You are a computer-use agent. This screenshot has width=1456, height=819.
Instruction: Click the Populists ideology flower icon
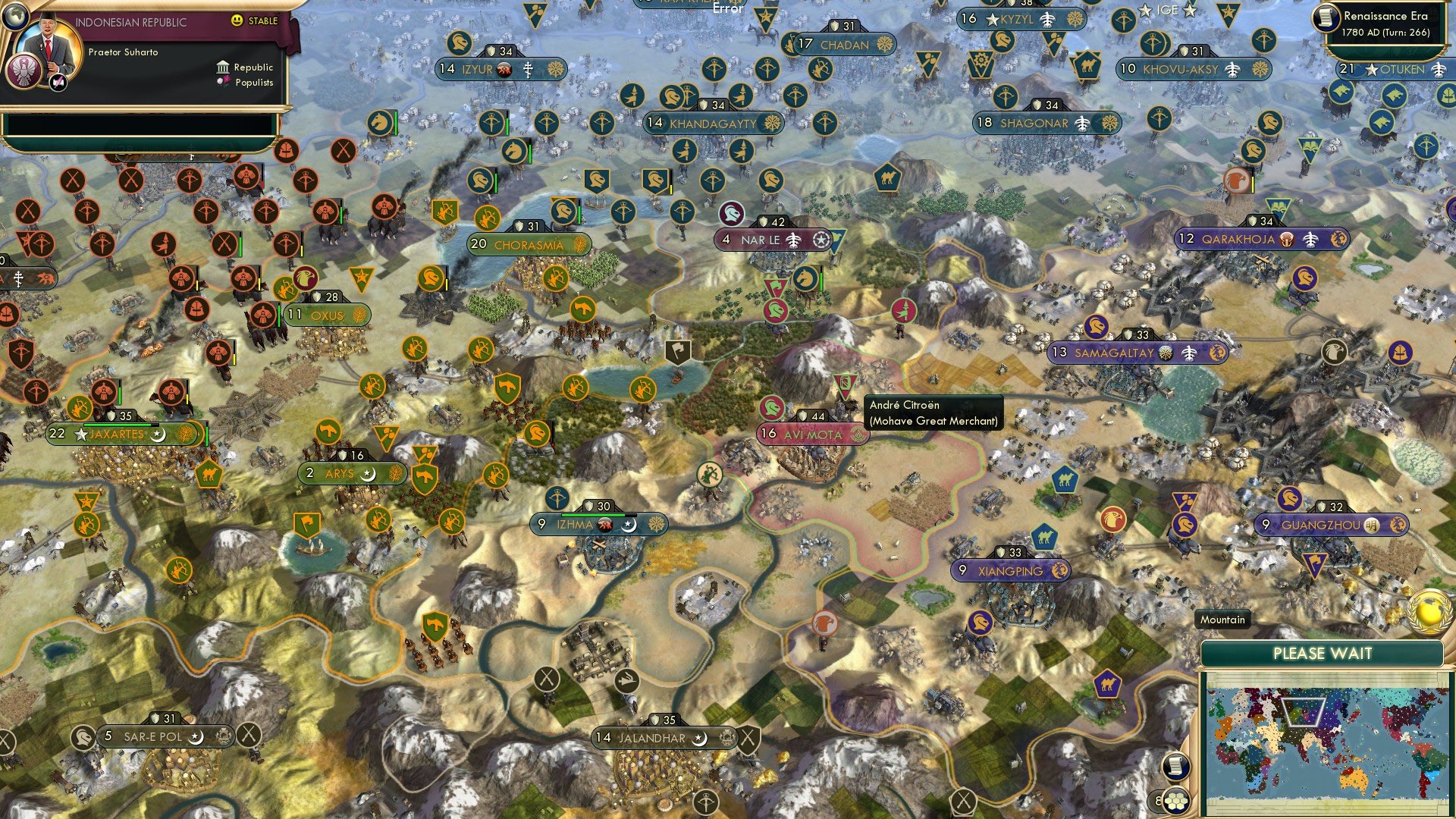(x=224, y=83)
